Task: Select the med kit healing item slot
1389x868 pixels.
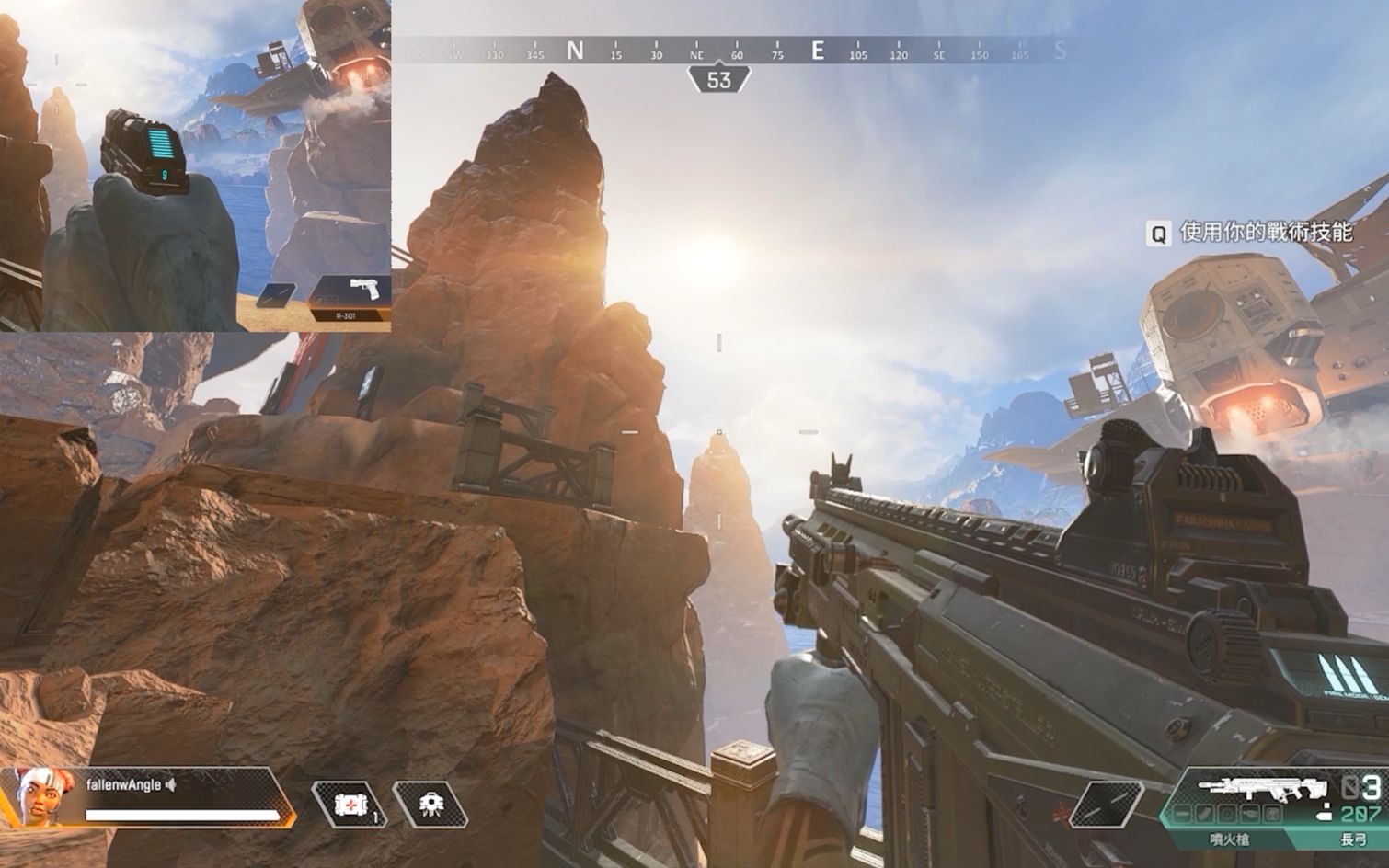Action: pyautogui.click(x=350, y=805)
